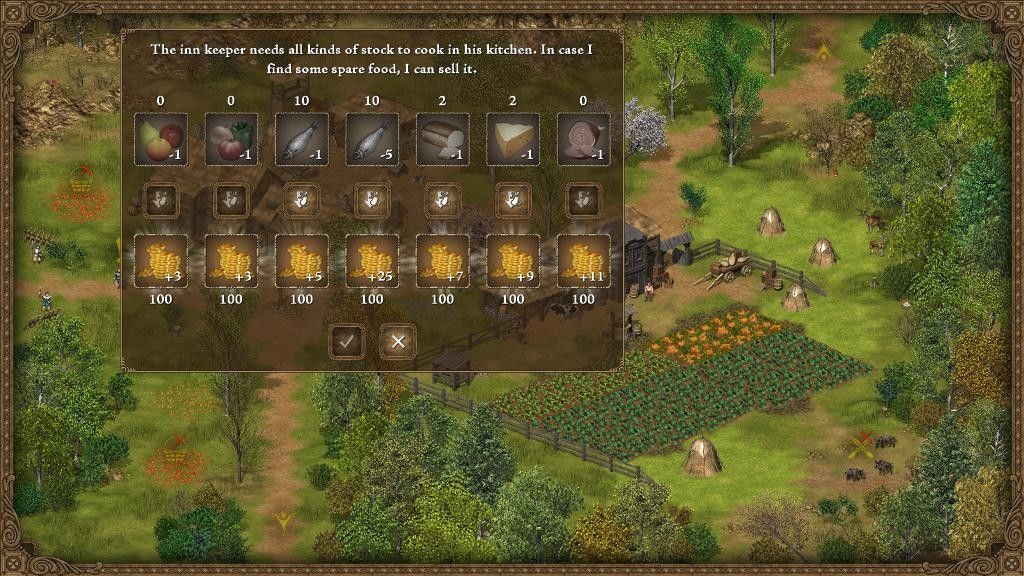Screen dimensions: 1024x576
Task: Select the cheese wedge slot
Action: click(513, 139)
